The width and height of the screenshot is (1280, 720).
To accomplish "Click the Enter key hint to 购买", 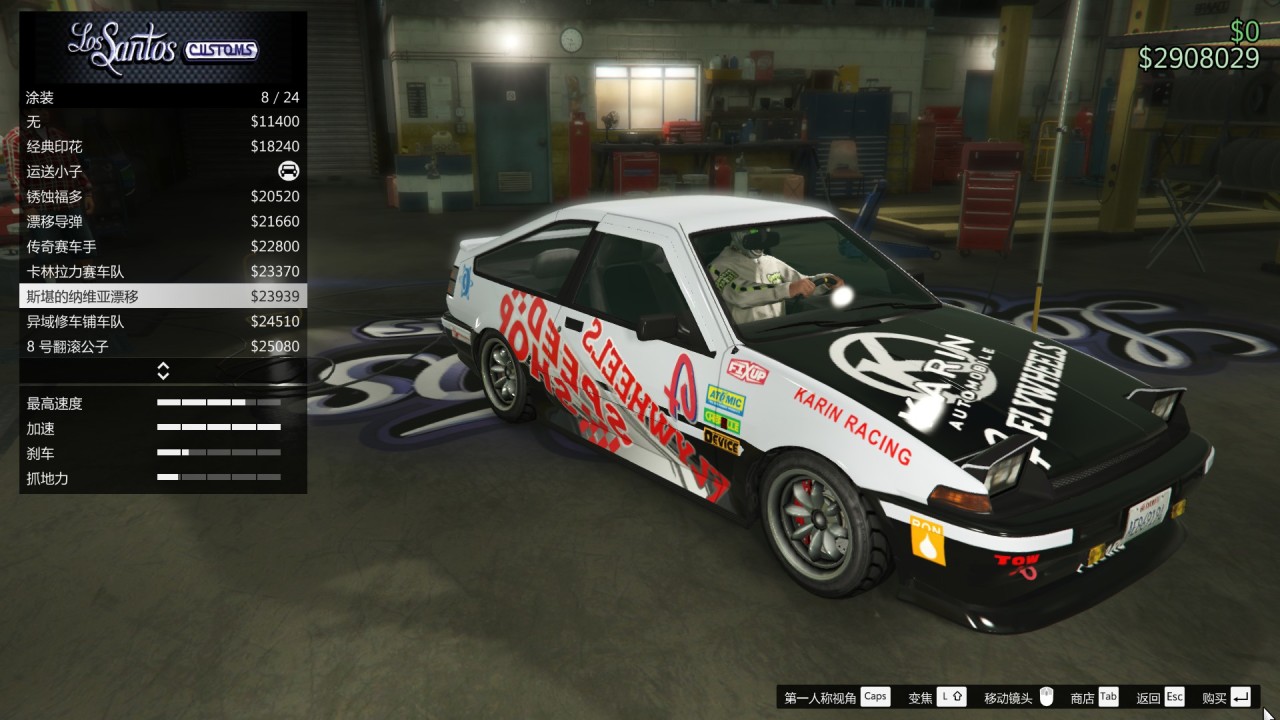I will pyautogui.click(x=1238, y=696).
